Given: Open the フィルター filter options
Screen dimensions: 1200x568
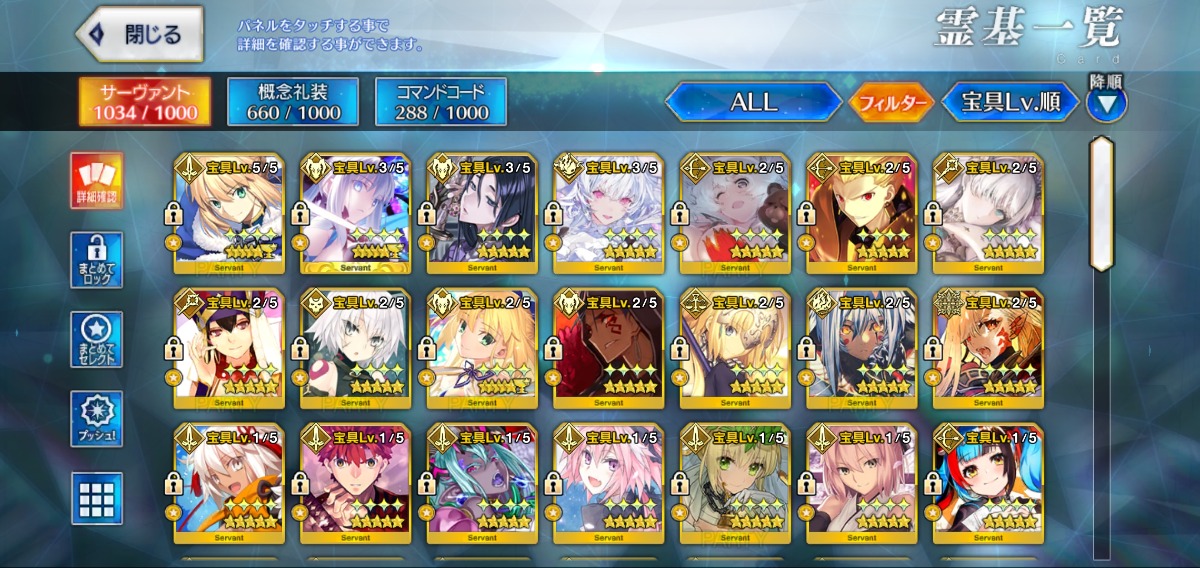Looking at the screenshot, I should (x=891, y=102).
